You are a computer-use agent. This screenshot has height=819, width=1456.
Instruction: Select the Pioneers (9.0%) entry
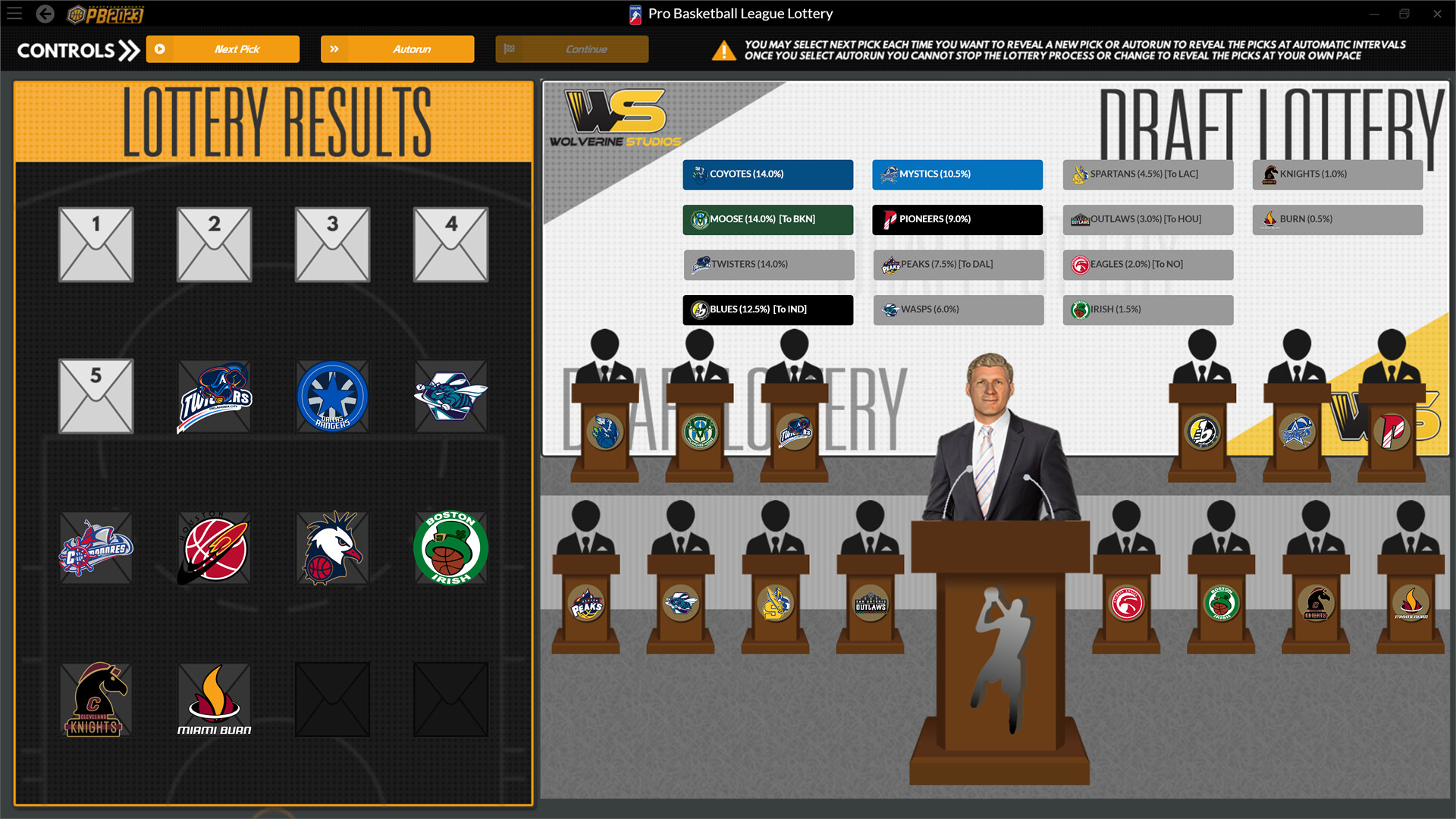click(x=958, y=219)
